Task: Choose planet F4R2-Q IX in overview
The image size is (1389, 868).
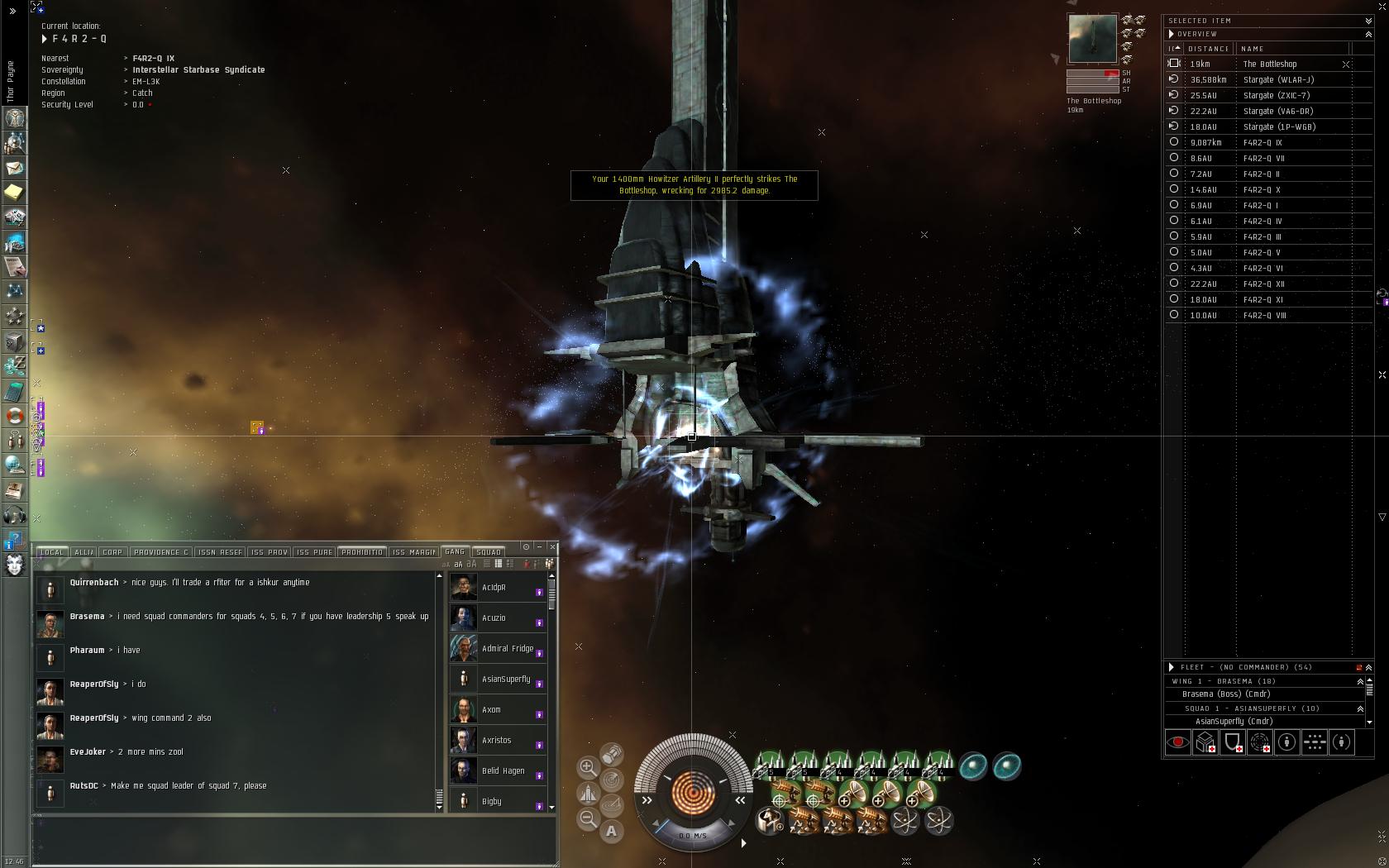Action: point(1263,143)
